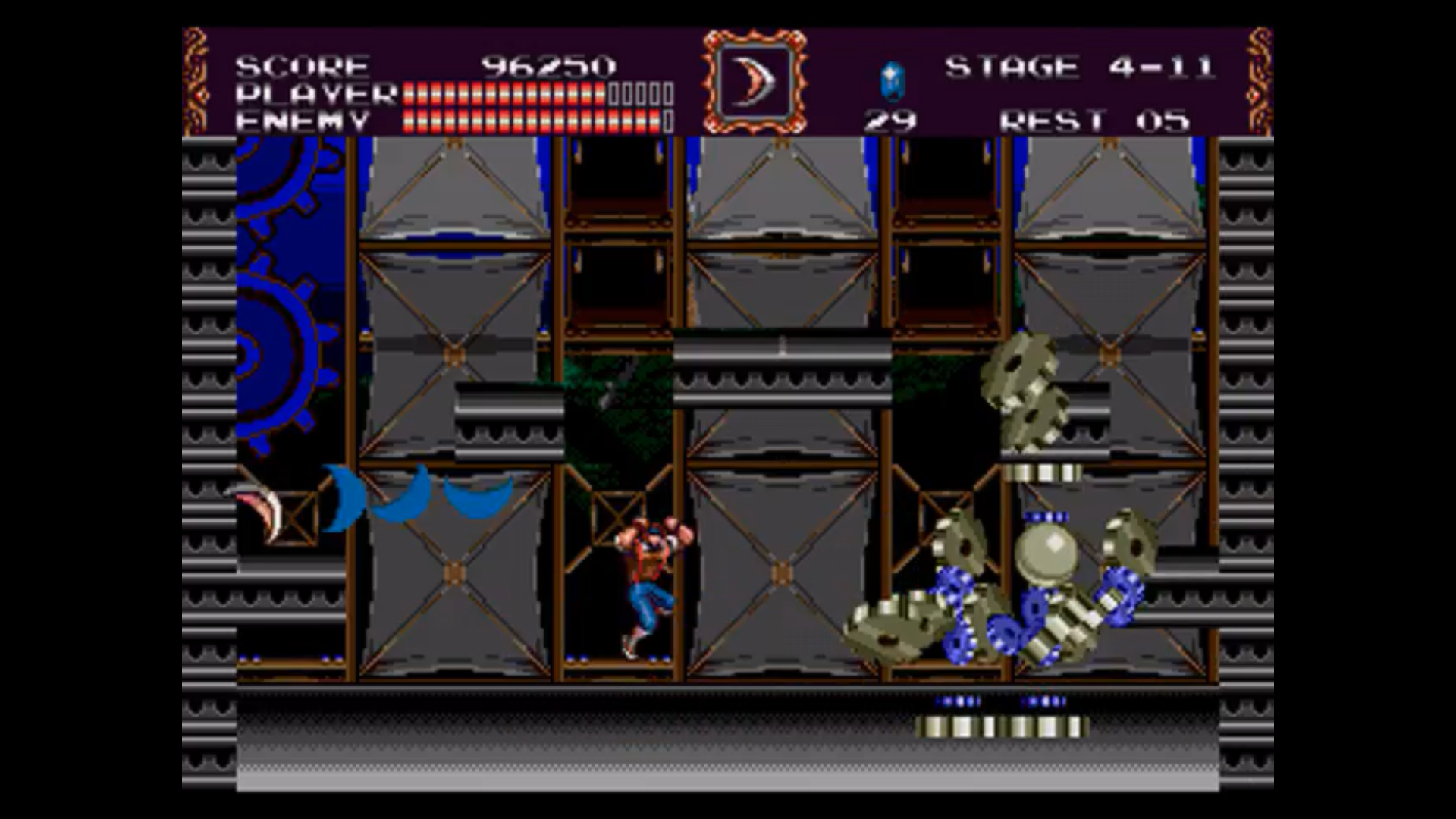Select the boomerang sub-weapon frame
Image resolution: width=1456 pixels, height=819 pixels.
[x=754, y=82]
